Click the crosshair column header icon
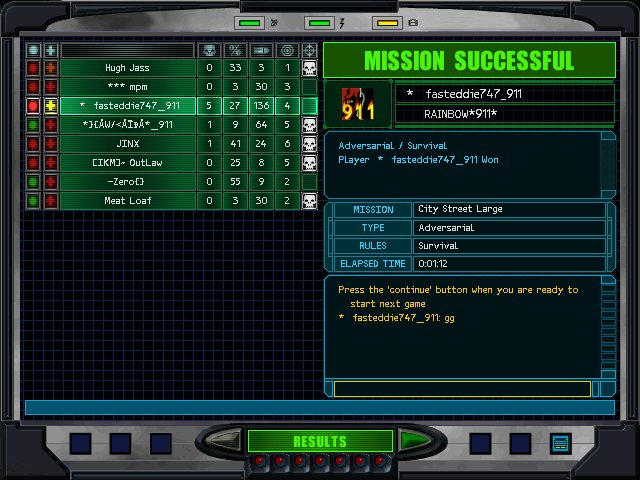 [309, 50]
